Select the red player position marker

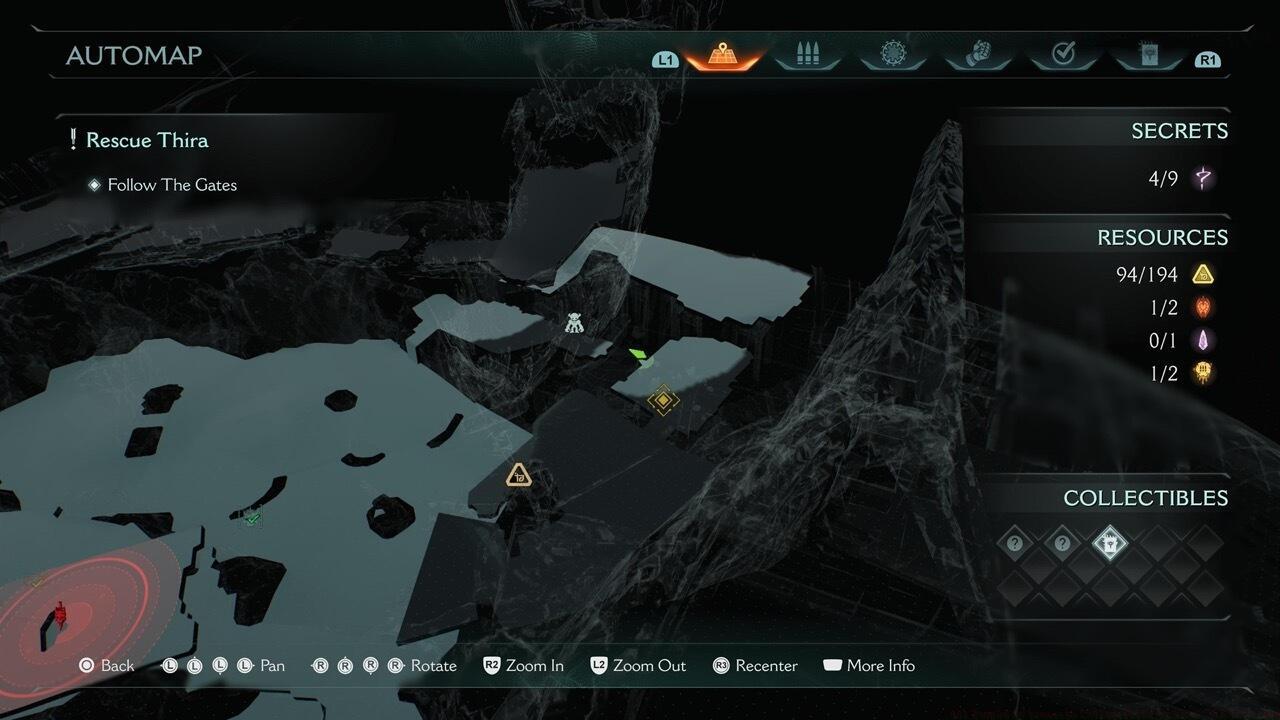tap(59, 612)
